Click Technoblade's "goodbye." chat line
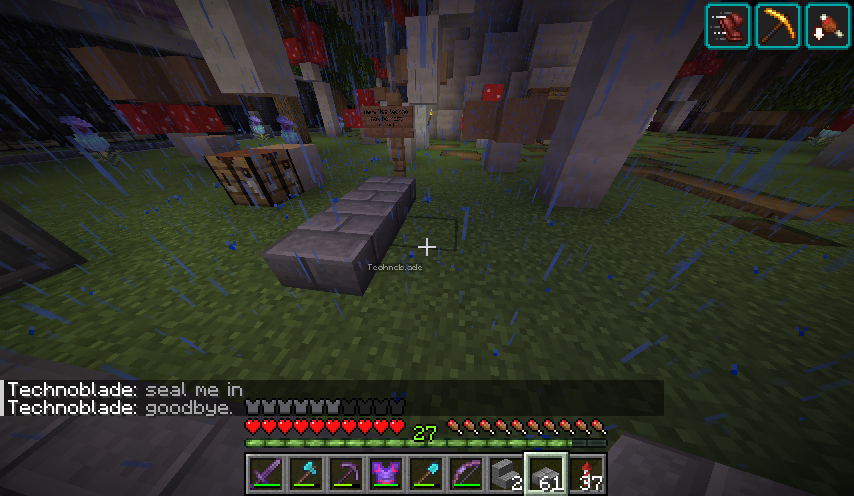This screenshot has height=496, width=854. coord(120,408)
